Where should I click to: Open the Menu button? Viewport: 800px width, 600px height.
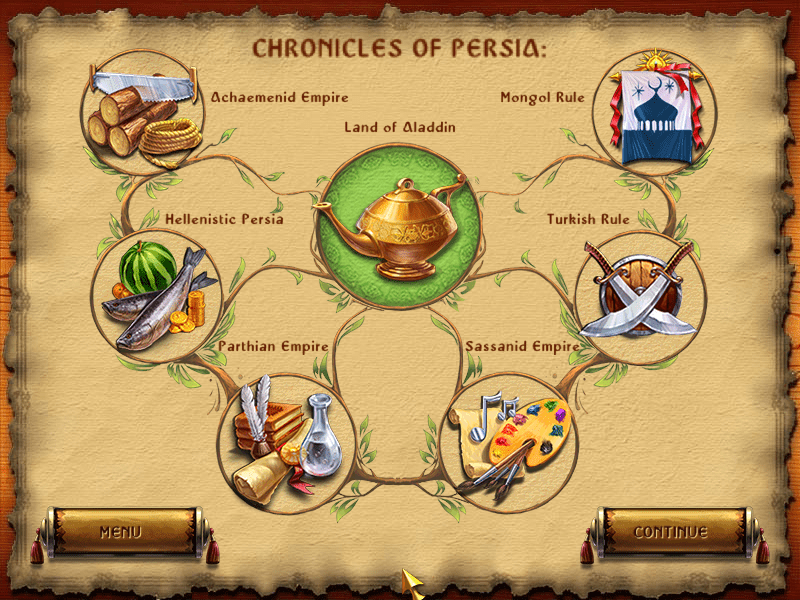120,532
